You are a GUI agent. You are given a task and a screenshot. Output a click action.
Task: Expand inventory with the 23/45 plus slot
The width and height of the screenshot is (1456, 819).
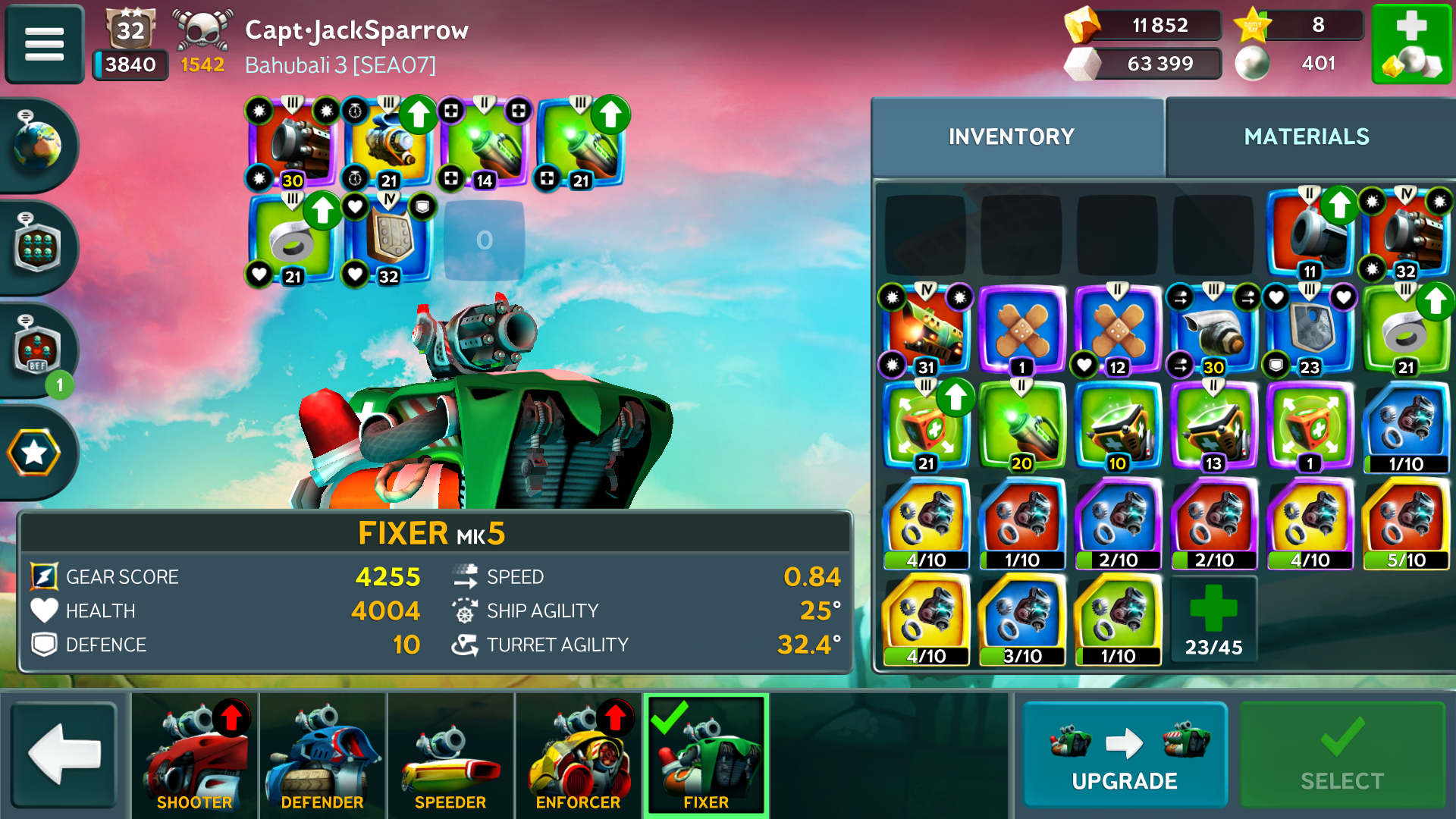(1213, 619)
